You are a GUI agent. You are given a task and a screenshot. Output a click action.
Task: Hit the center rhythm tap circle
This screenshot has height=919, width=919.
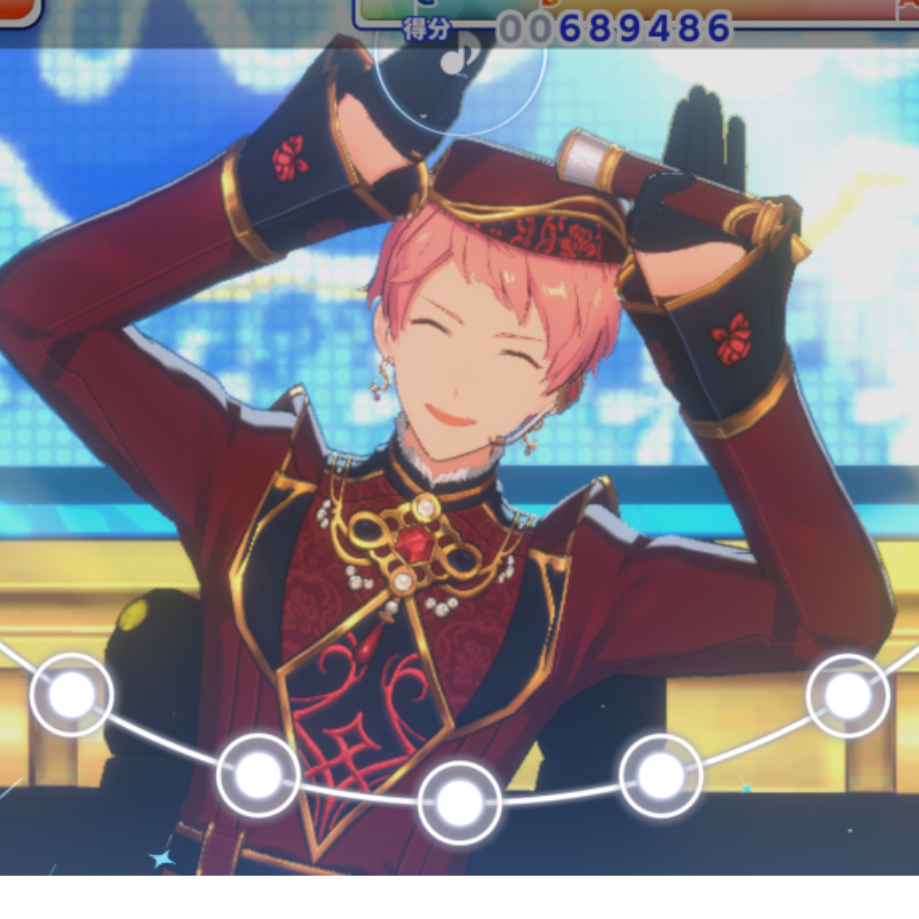tap(460, 802)
